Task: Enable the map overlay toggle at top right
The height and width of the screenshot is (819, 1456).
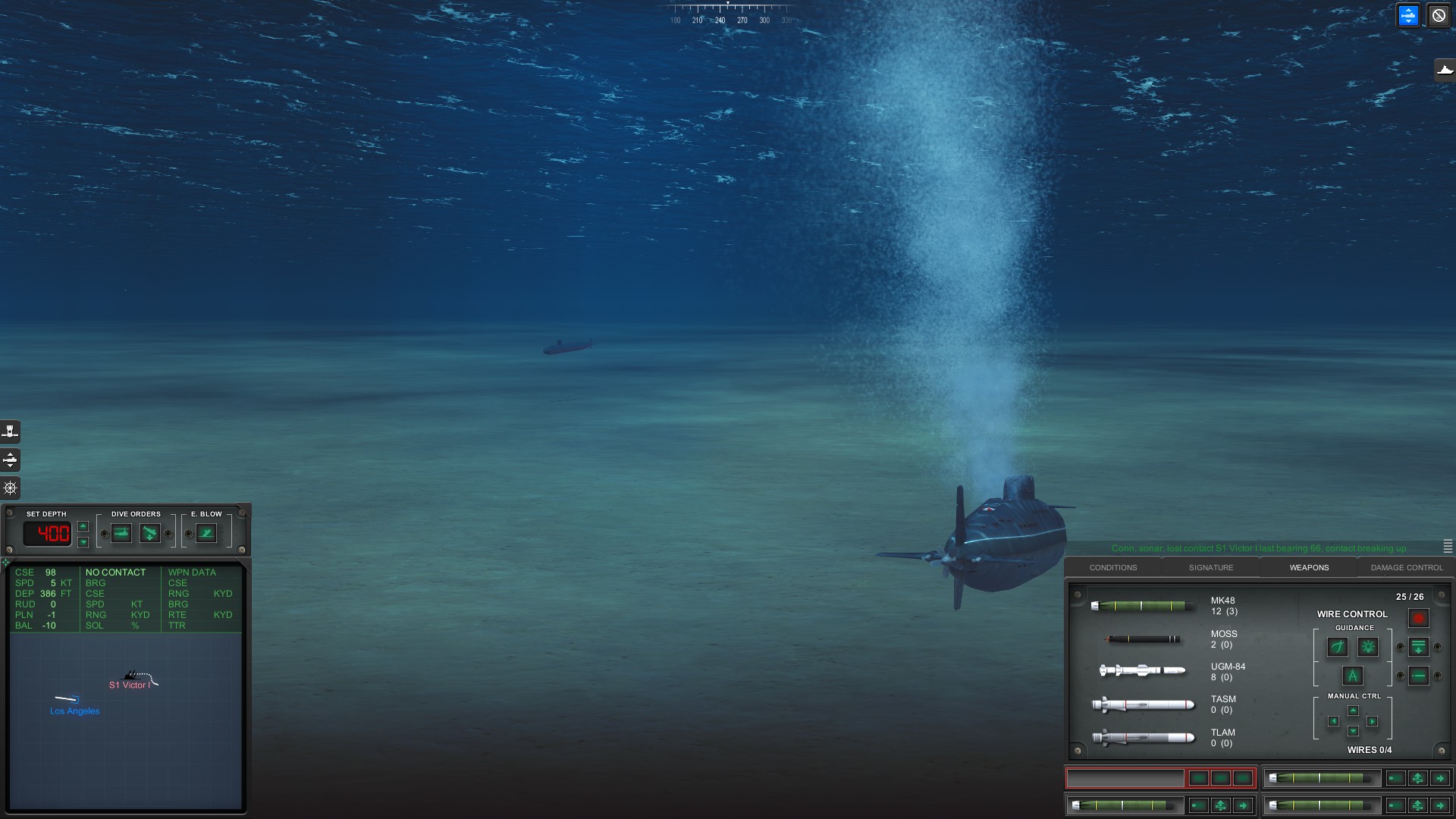Action: [1408, 15]
